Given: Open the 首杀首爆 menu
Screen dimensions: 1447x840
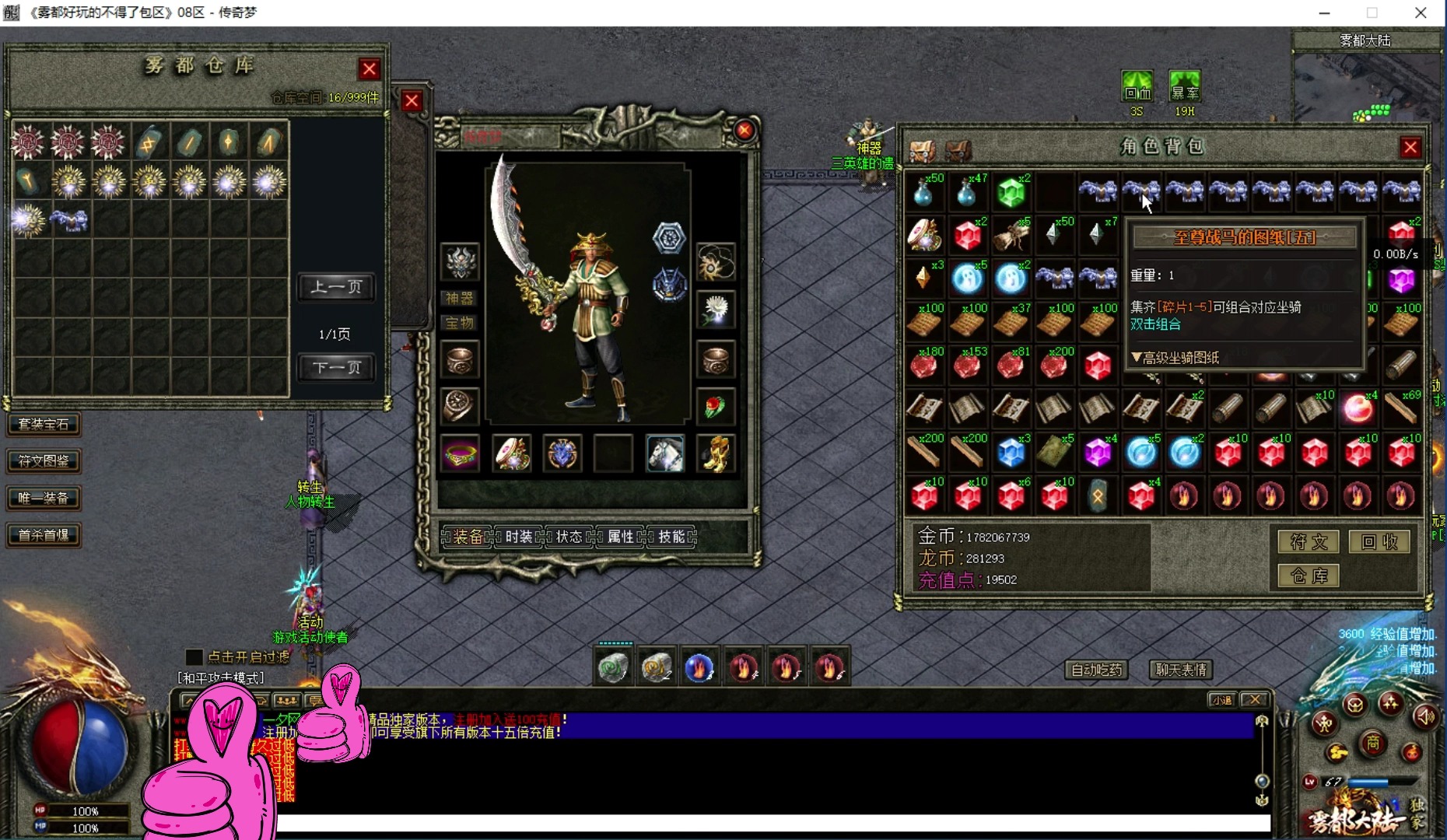Looking at the screenshot, I should tap(44, 534).
